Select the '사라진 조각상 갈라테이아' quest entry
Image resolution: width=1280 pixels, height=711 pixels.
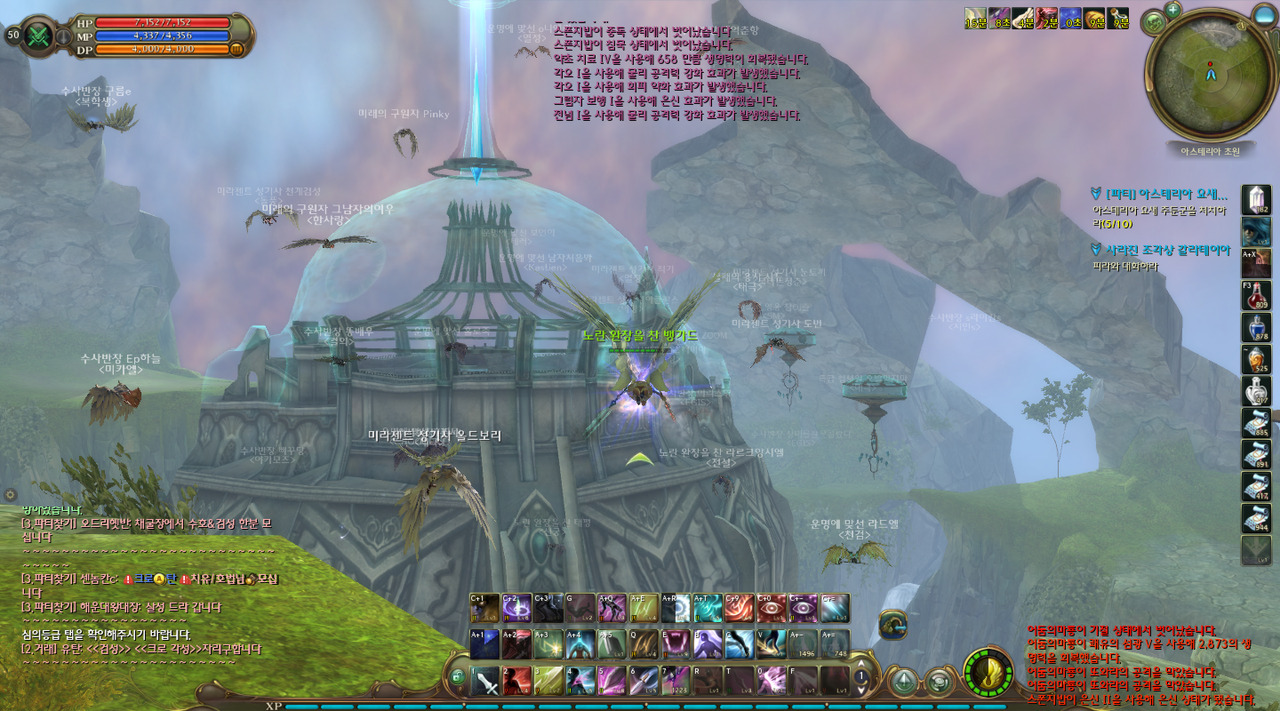pos(1167,250)
